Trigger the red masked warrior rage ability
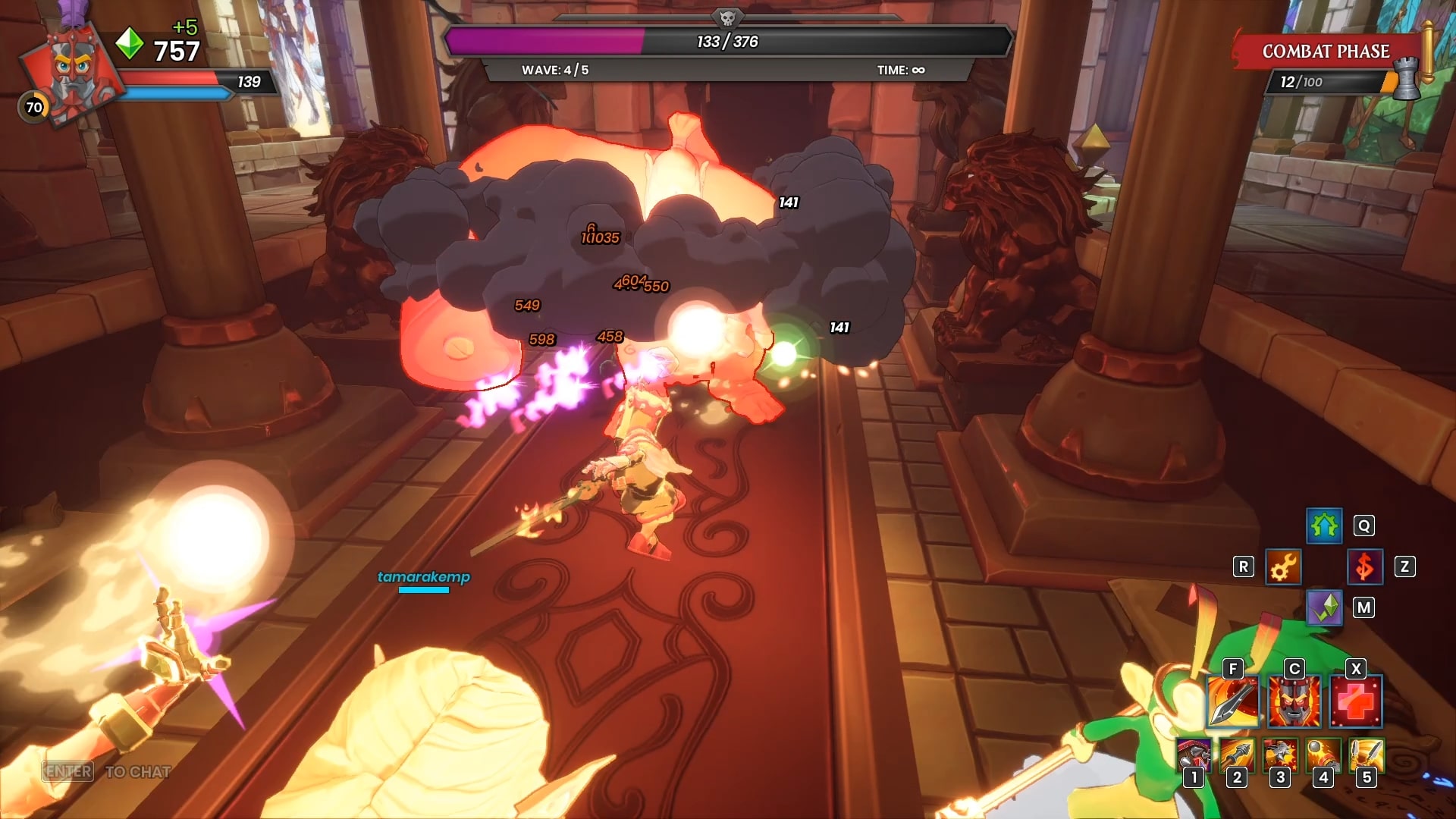Viewport: 1456px width, 819px height. [x=1294, y=701]
